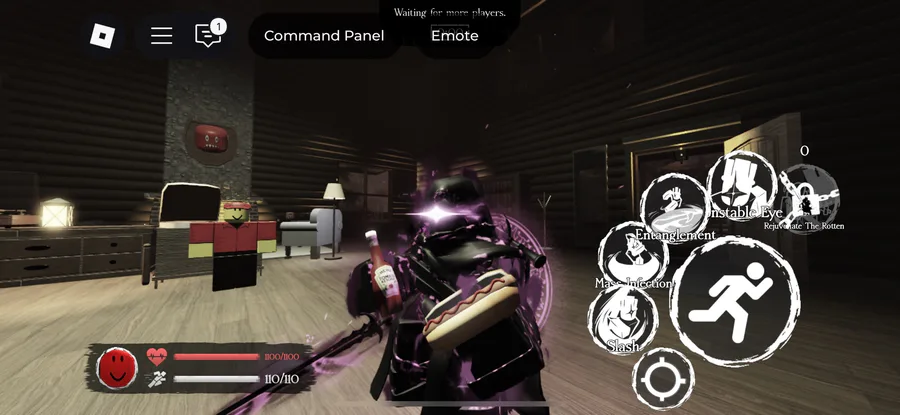Image resolution: width=900 pixels, height=415 pixels.
Task: Open the Command Panel
Action: [323, 36]
